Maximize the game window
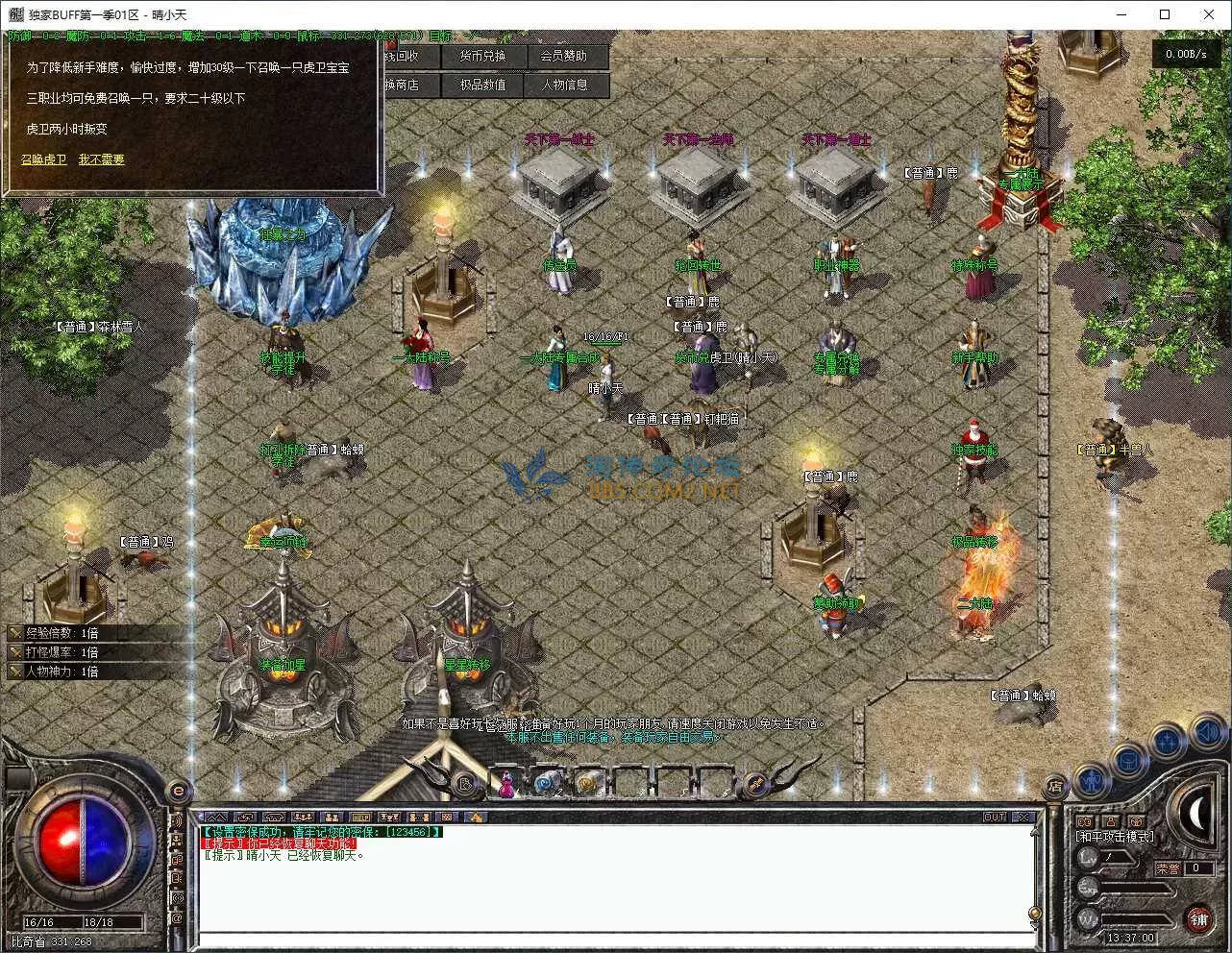Viewport: 1232px width, 953px height. [1165, 14]
